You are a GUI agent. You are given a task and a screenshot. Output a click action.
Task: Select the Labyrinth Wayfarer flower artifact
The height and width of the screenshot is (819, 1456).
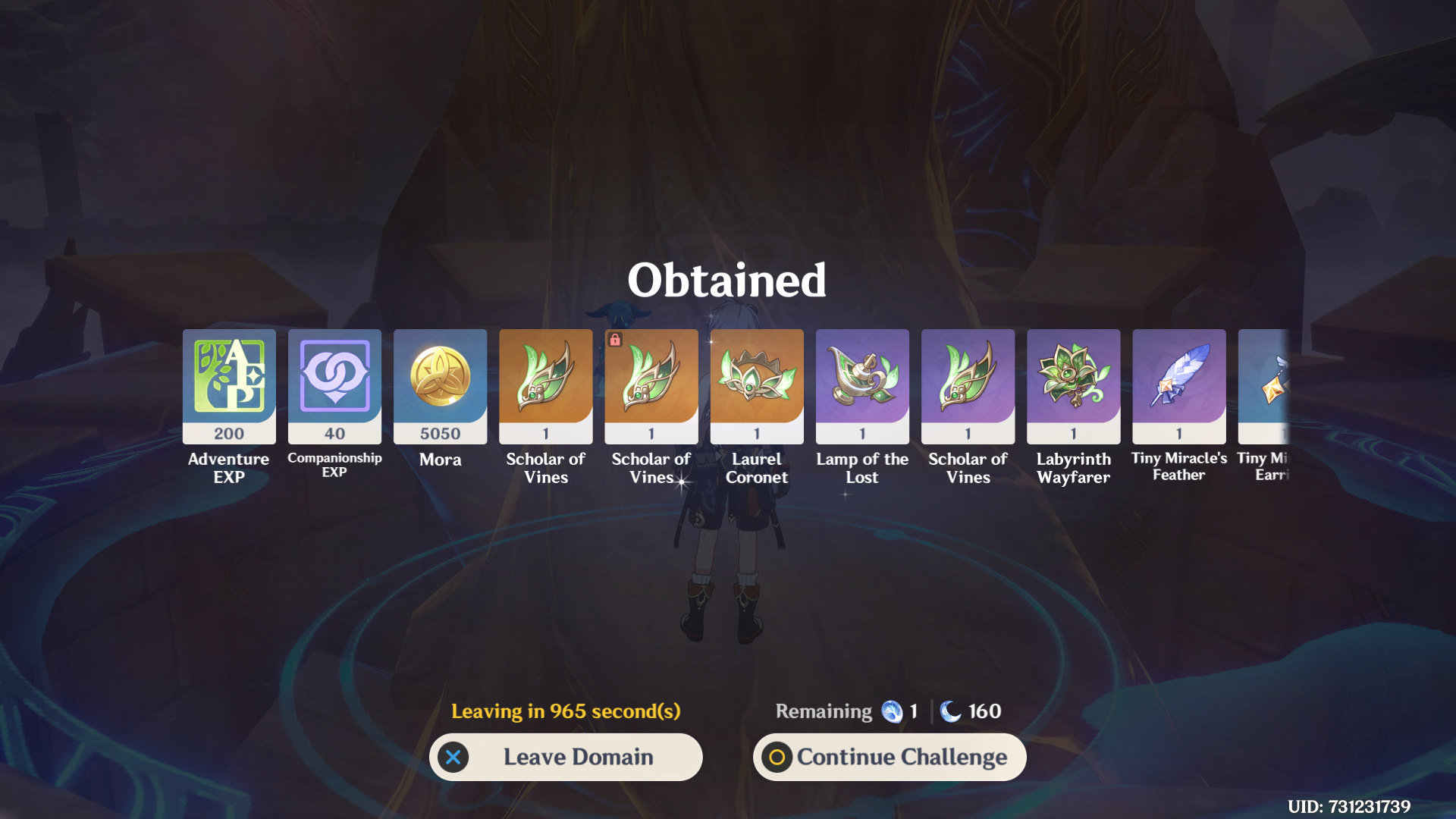point(1073,387)
